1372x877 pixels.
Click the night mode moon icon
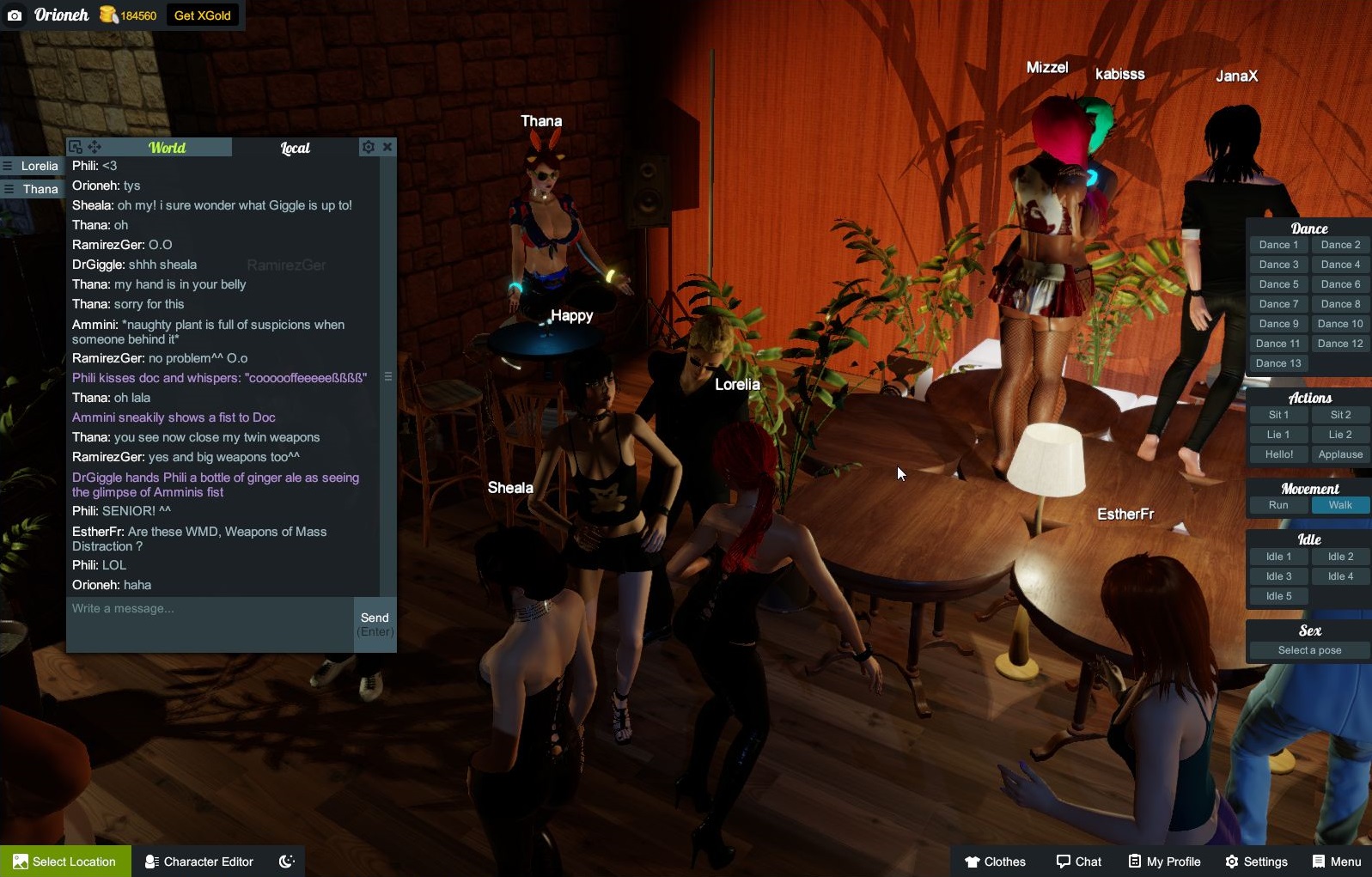[286, 861]
